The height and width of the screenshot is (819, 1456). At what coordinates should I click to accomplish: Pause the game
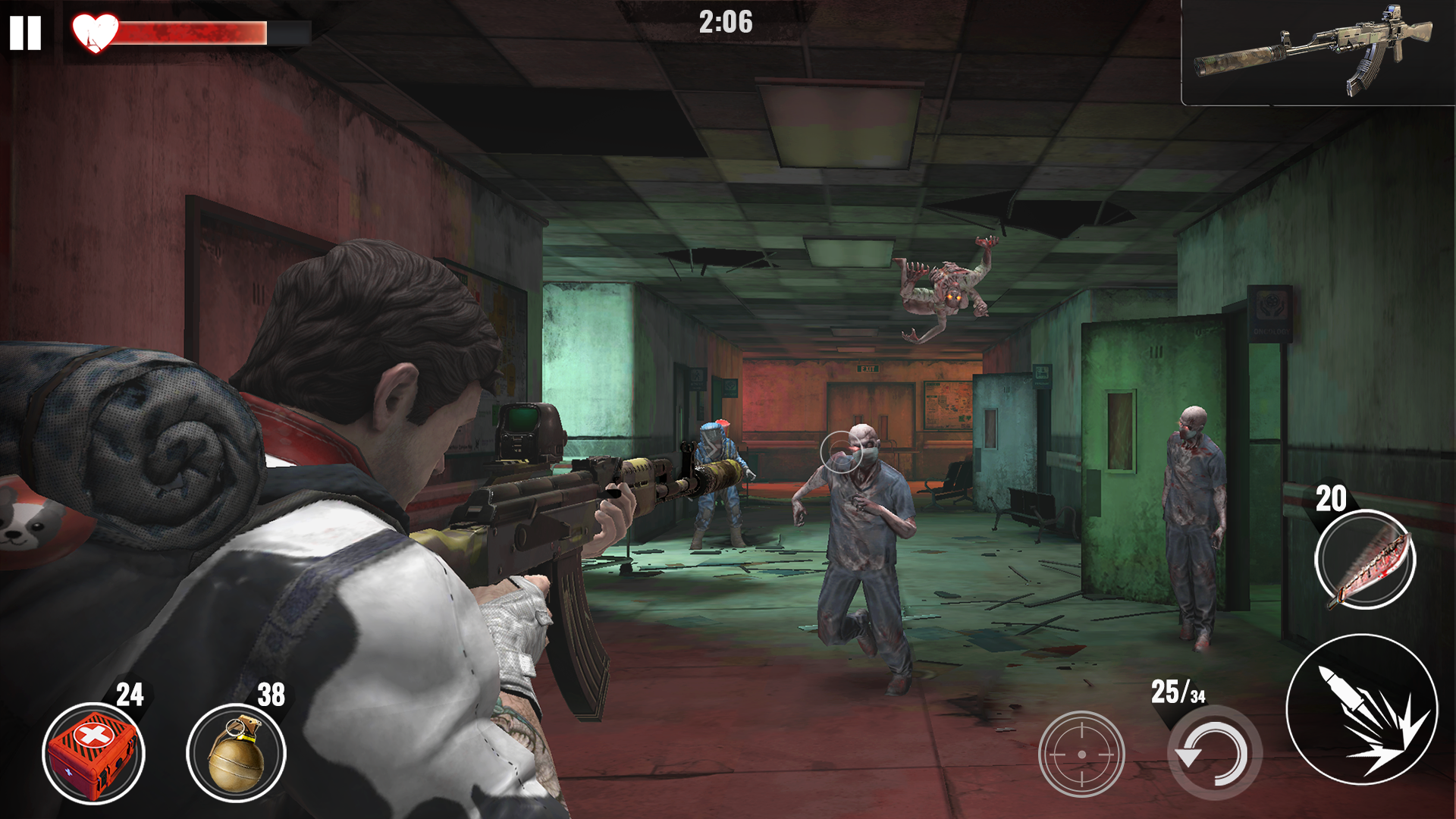25,33
